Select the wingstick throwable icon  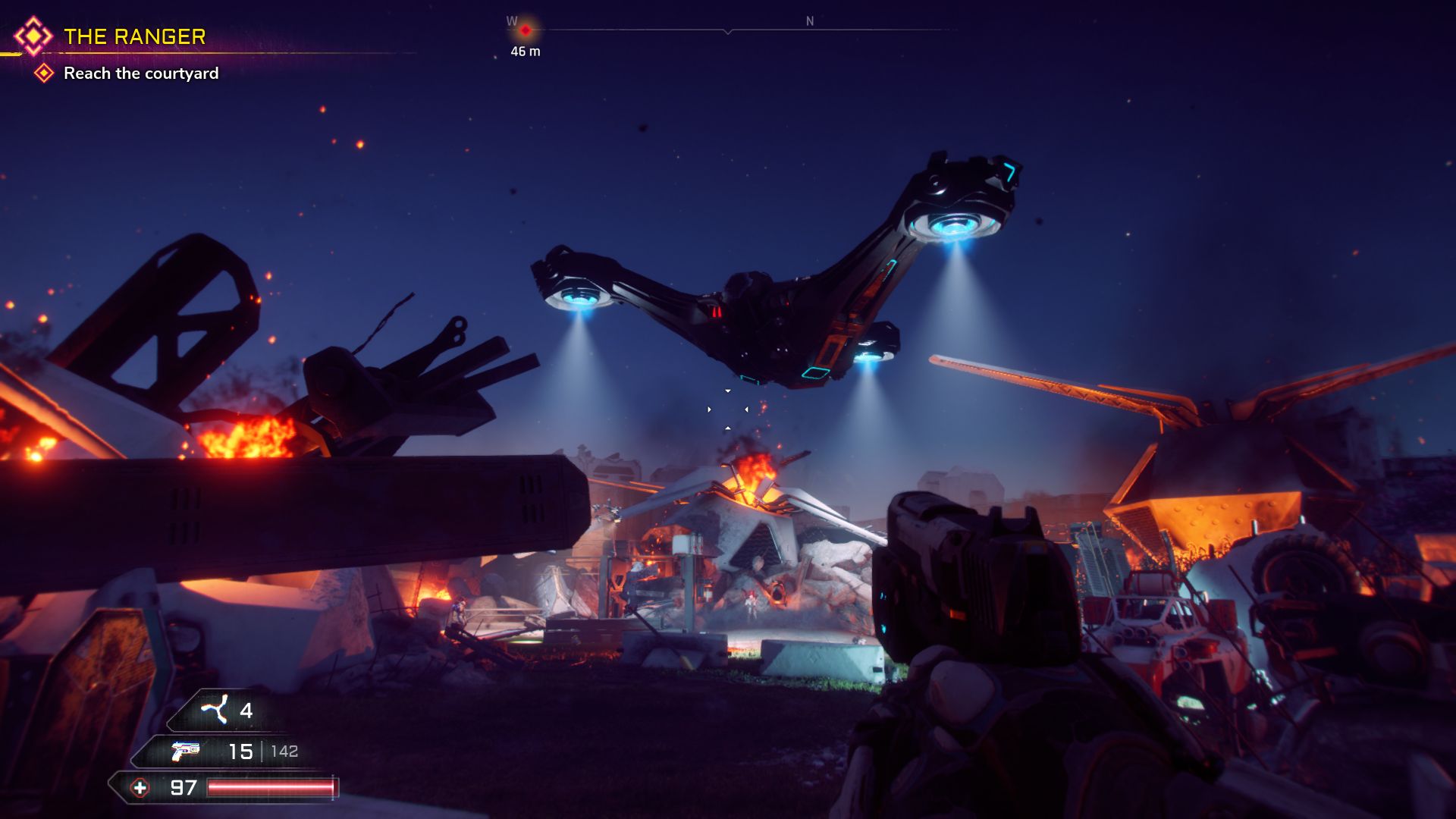coord(214,711)
